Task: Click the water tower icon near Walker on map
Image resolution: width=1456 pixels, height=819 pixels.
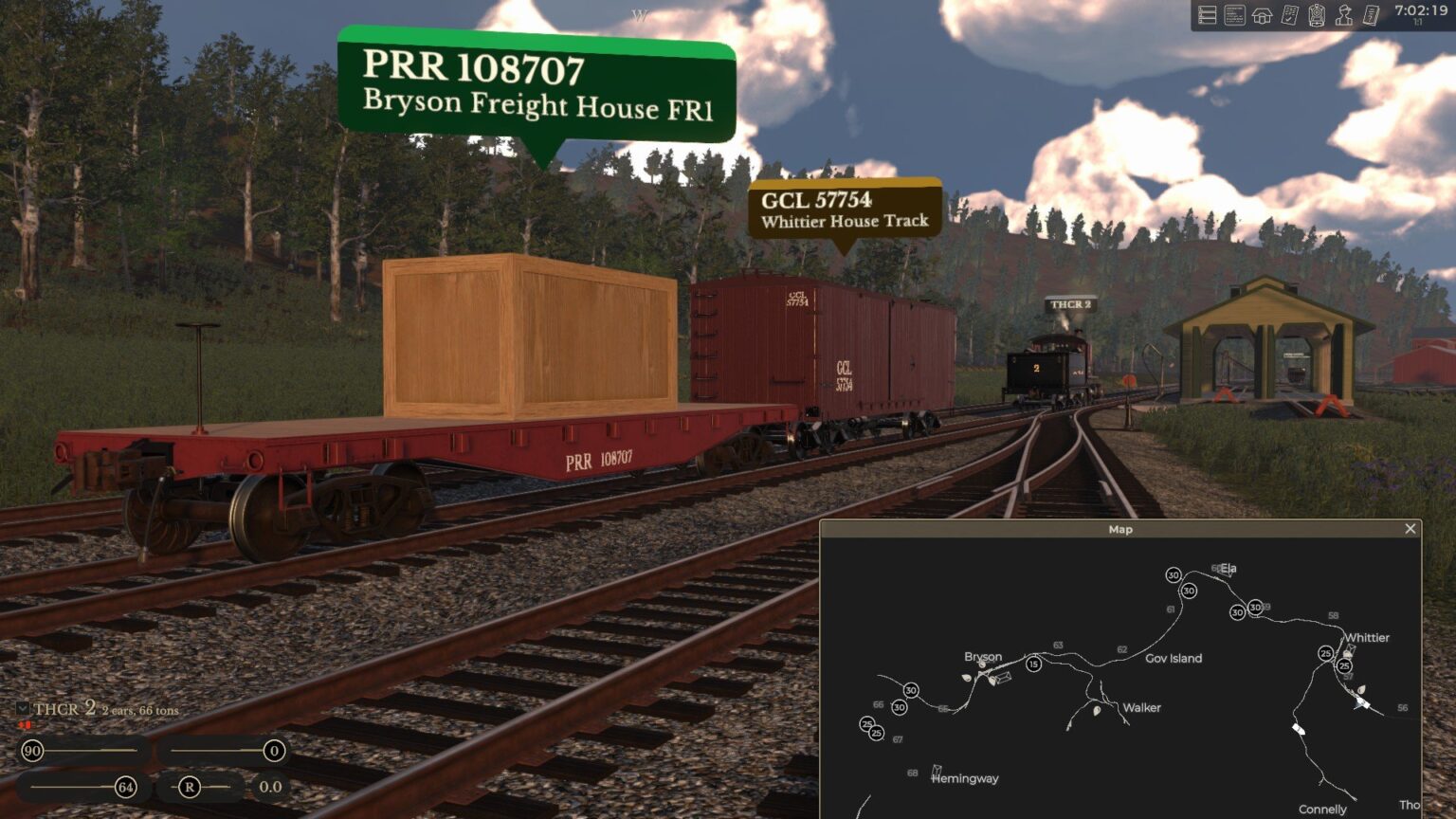Action: tap(1097, 711)
